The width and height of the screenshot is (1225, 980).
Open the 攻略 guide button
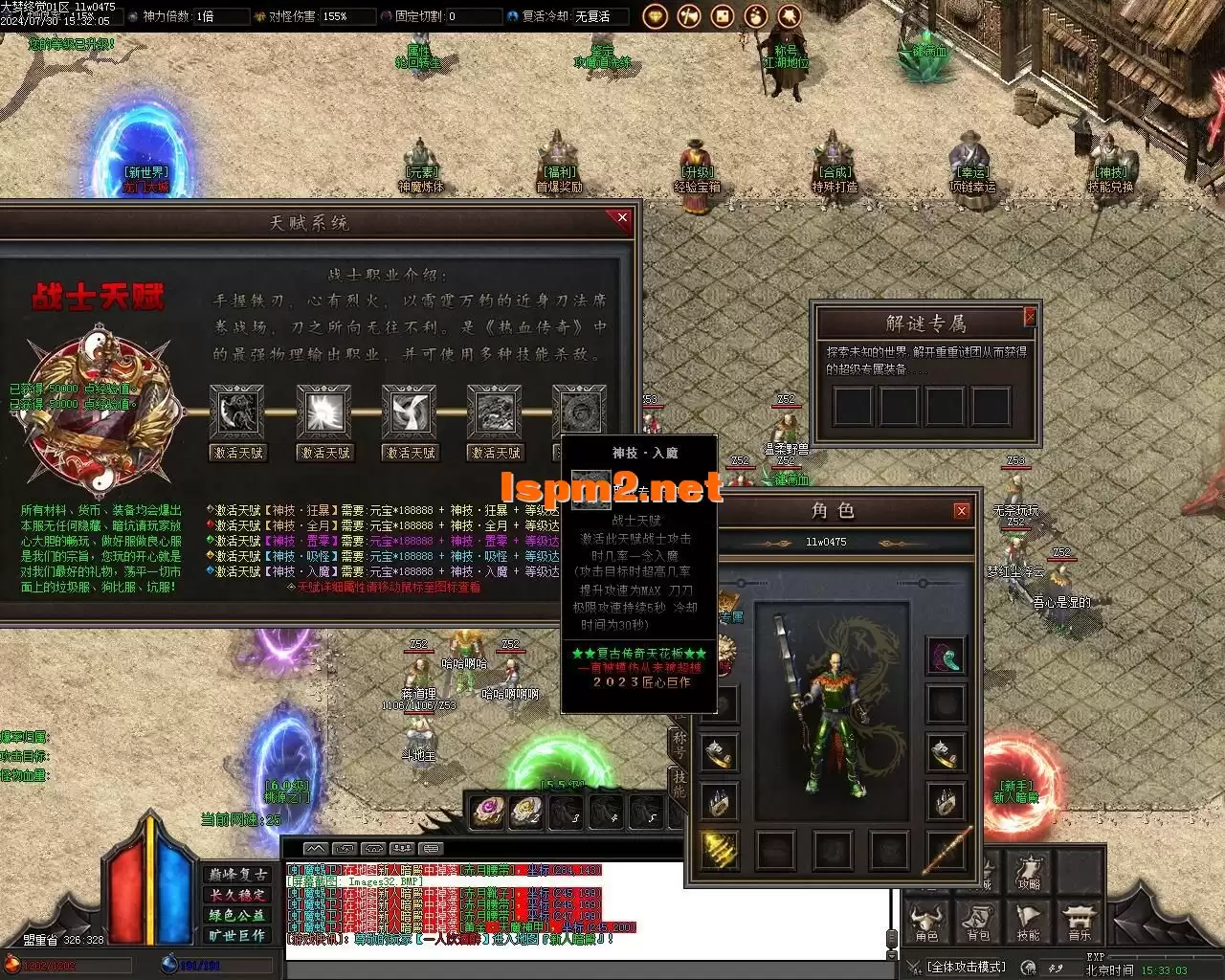tap(1029, 872)
